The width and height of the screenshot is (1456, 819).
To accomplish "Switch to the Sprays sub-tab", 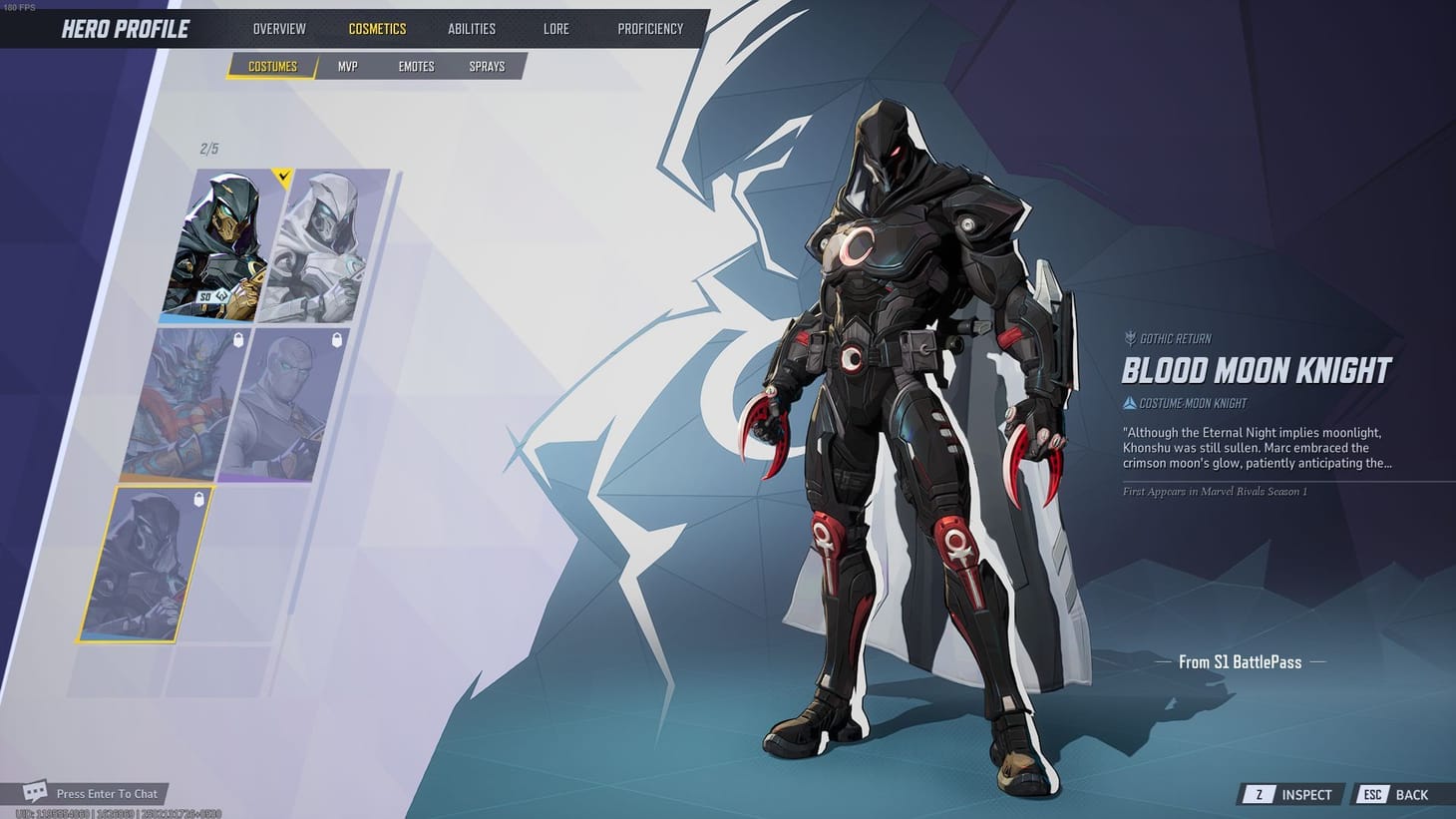I will (x=486, y=66).
